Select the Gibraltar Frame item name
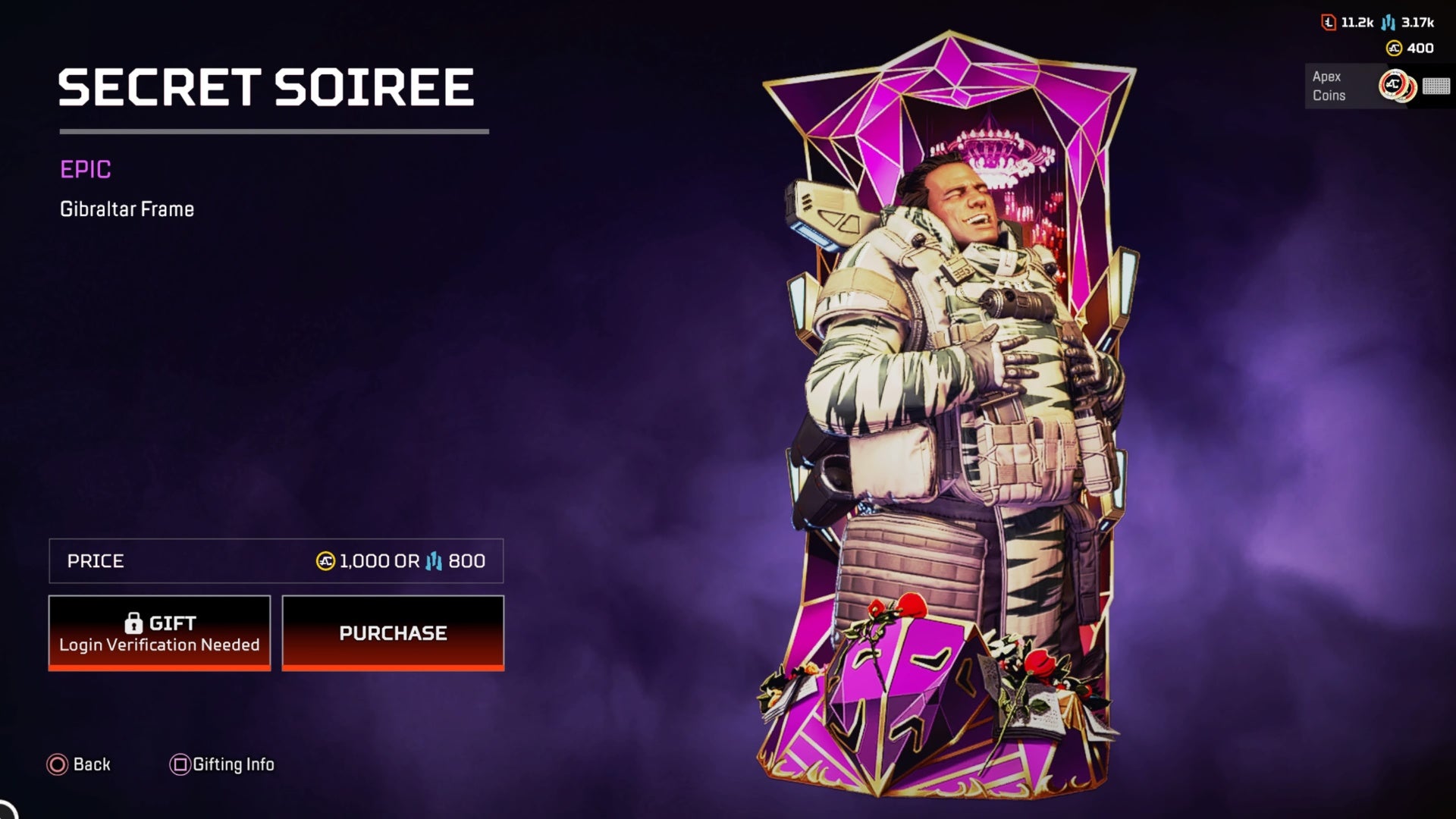 (x=127, y=209)
